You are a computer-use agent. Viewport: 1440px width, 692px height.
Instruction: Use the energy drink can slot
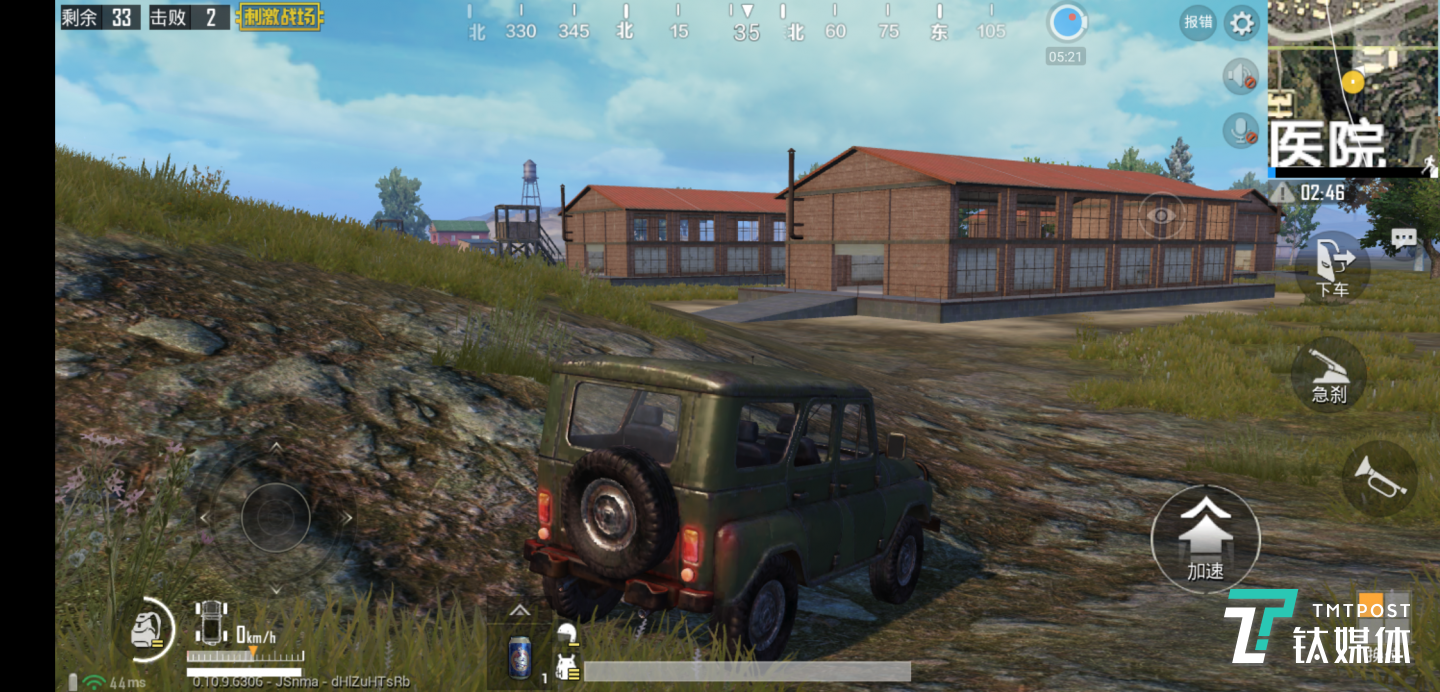520,657
